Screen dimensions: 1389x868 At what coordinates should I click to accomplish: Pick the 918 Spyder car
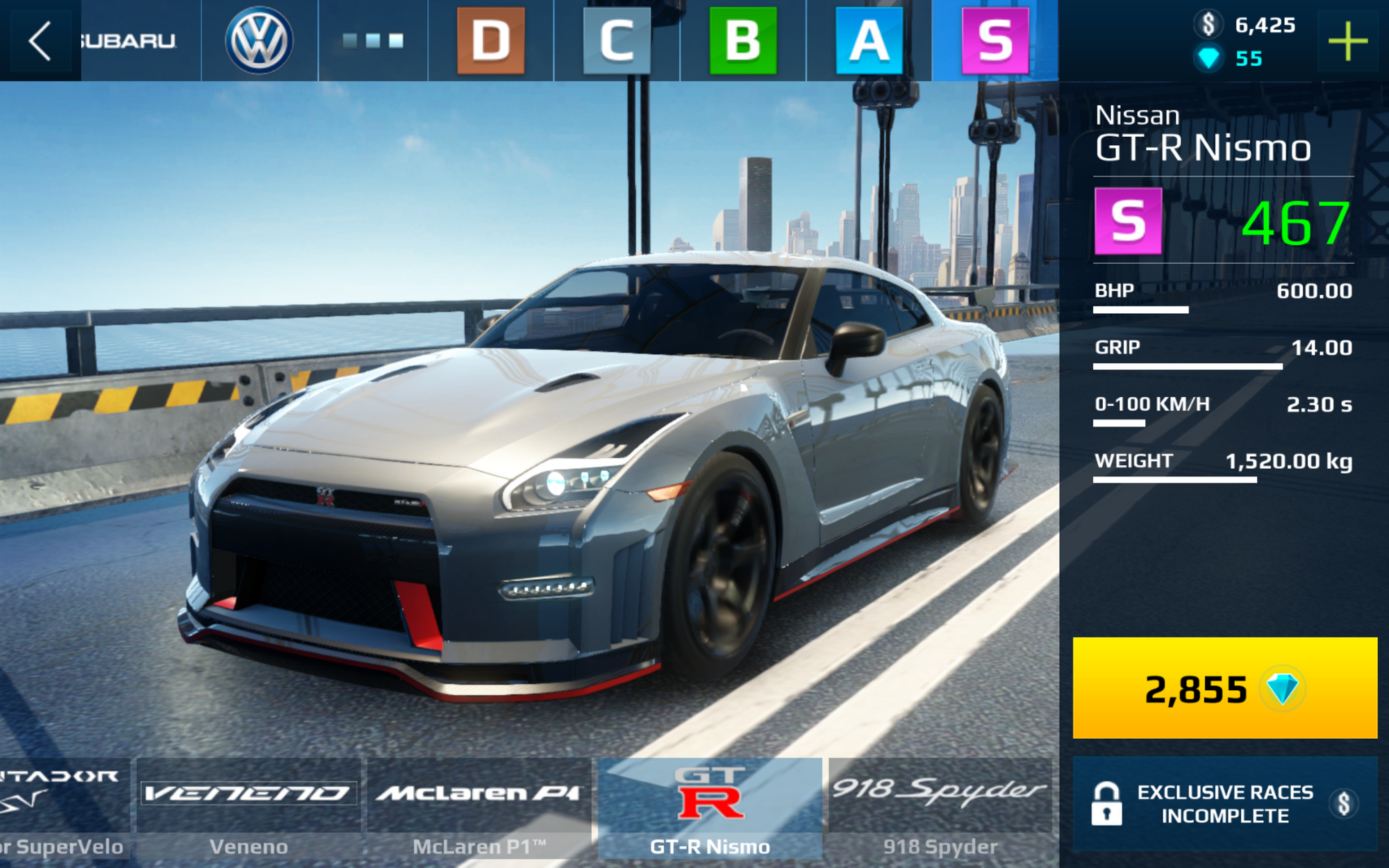[x=940, y=810]
